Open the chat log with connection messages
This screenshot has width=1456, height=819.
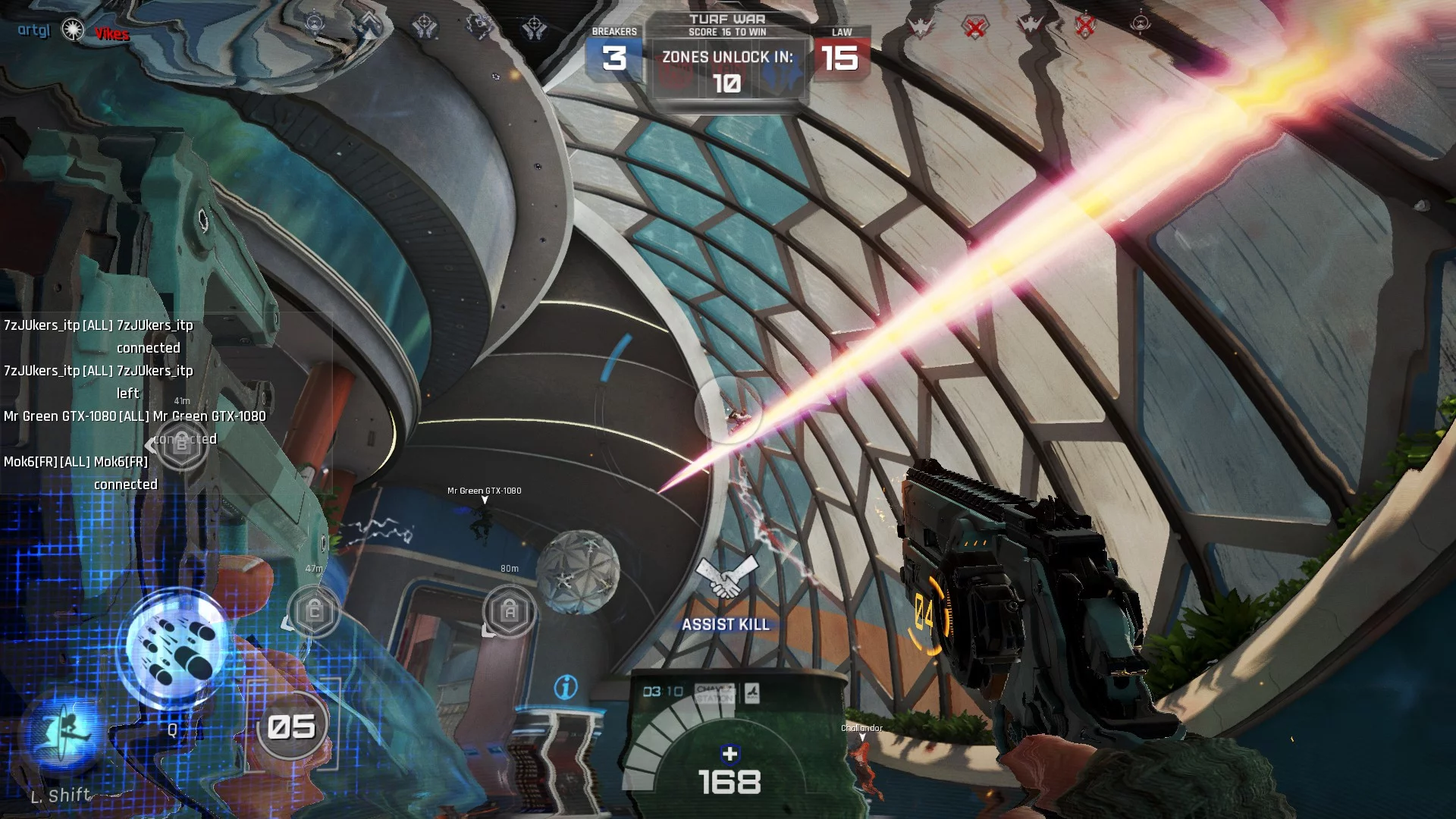(136, 404)
